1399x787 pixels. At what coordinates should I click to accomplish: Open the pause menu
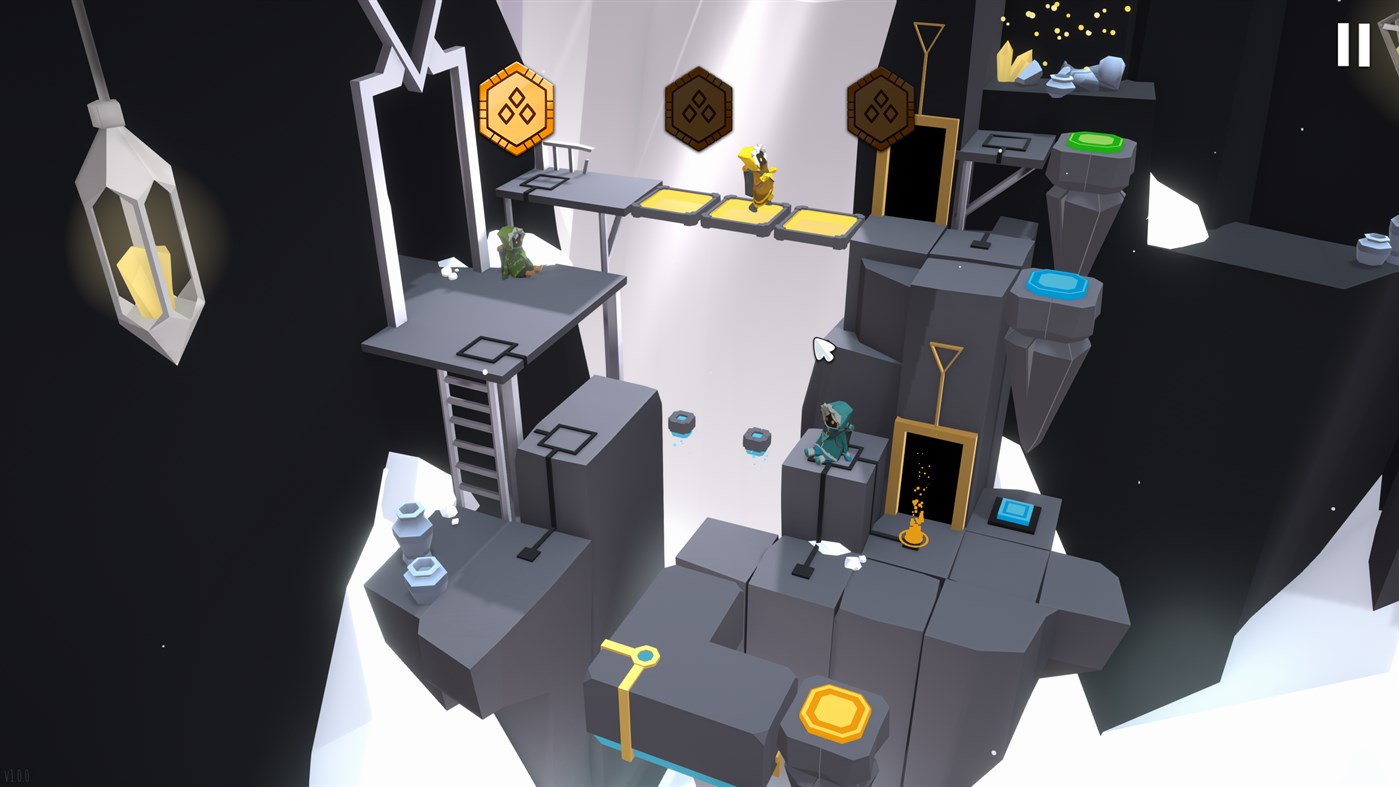pyautogui.click(x=1356, y=45)
